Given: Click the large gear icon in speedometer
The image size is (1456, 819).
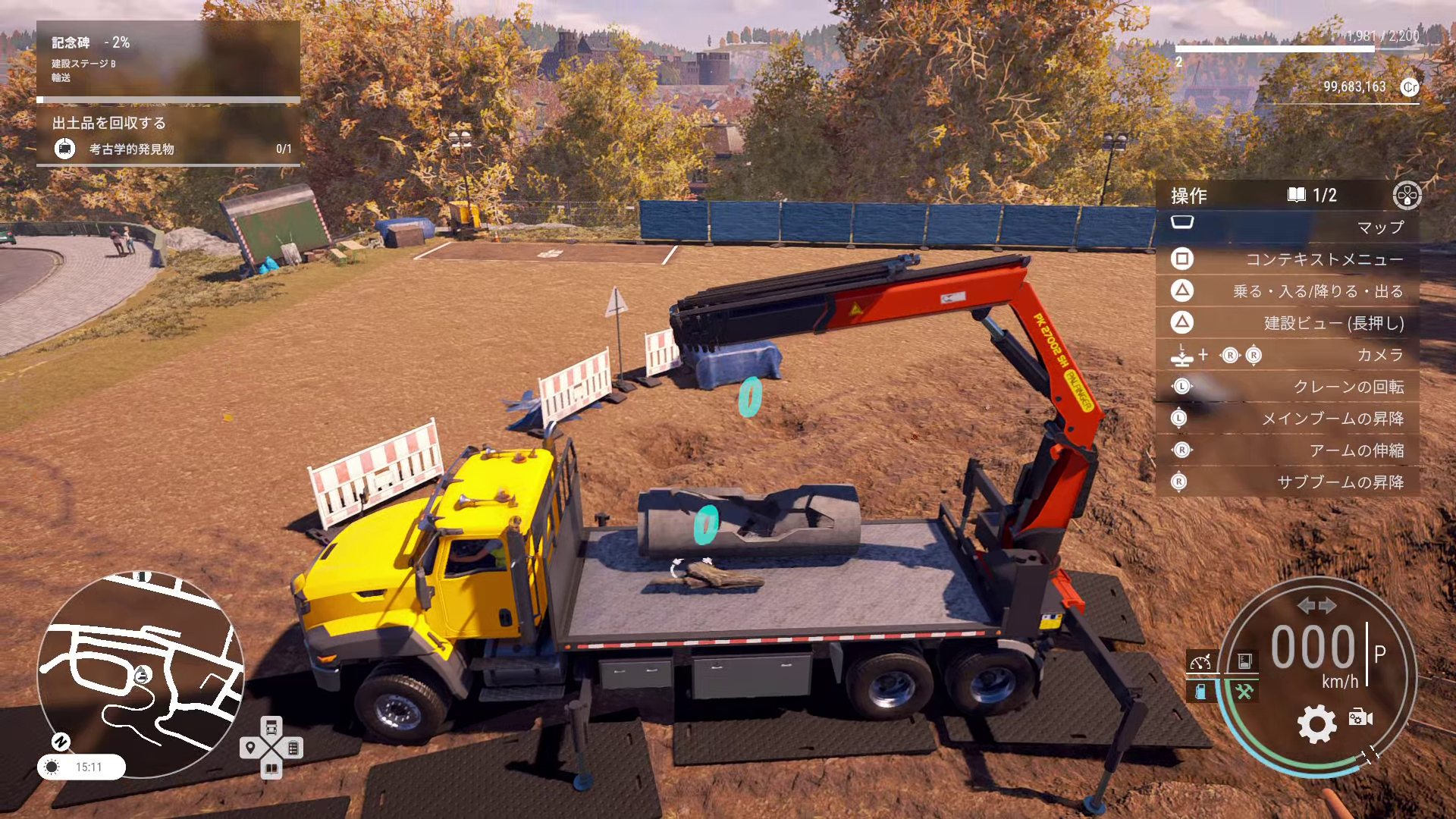Looking at the screenshot, I should (x=1316, y=723).
